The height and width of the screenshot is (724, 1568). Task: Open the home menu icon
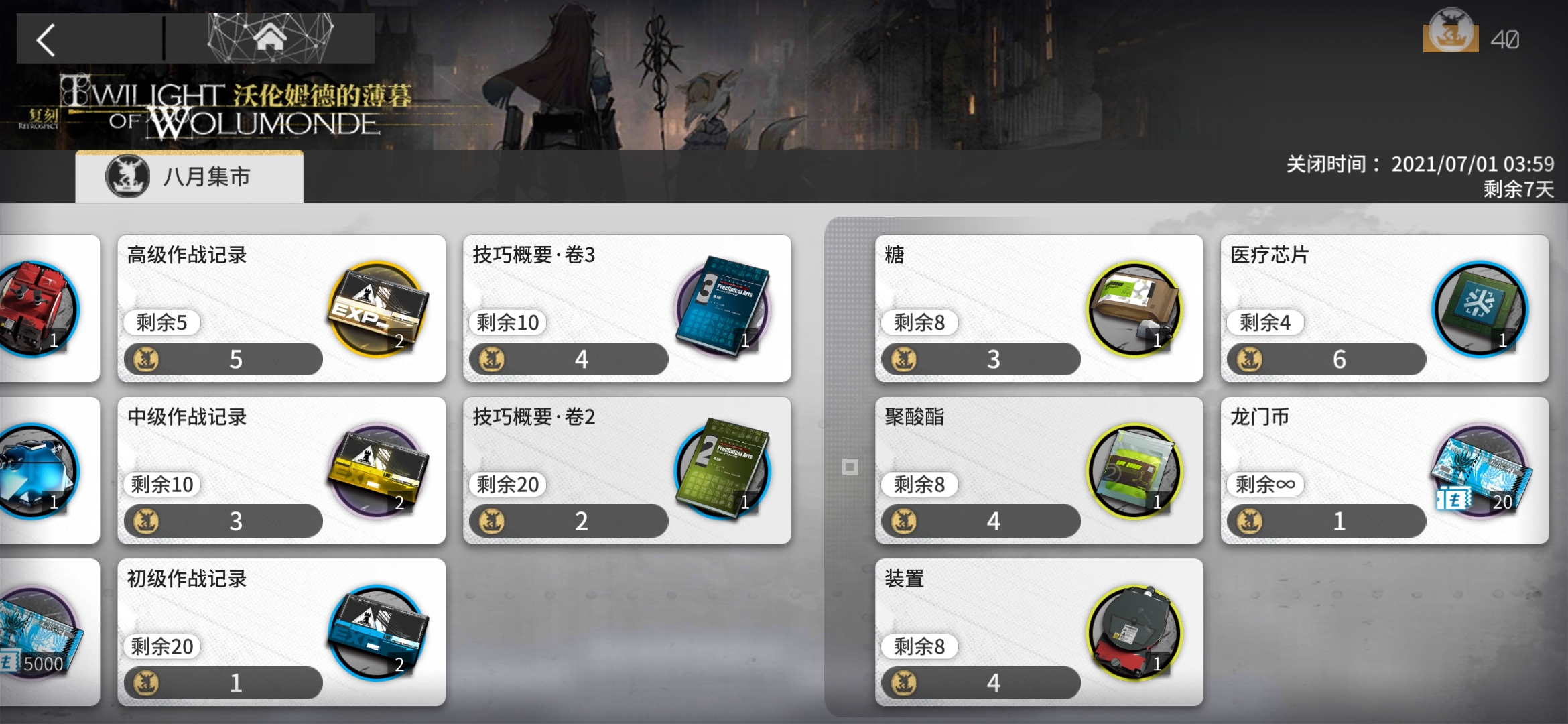(x=269, y=38)
